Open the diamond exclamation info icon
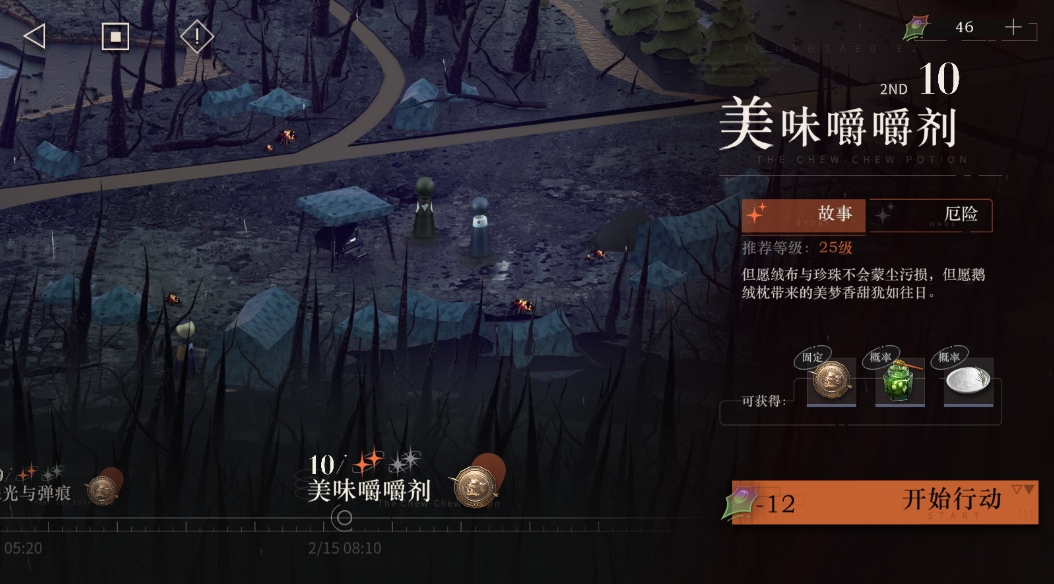This screenshot has width=1054, height=584. 197,37
